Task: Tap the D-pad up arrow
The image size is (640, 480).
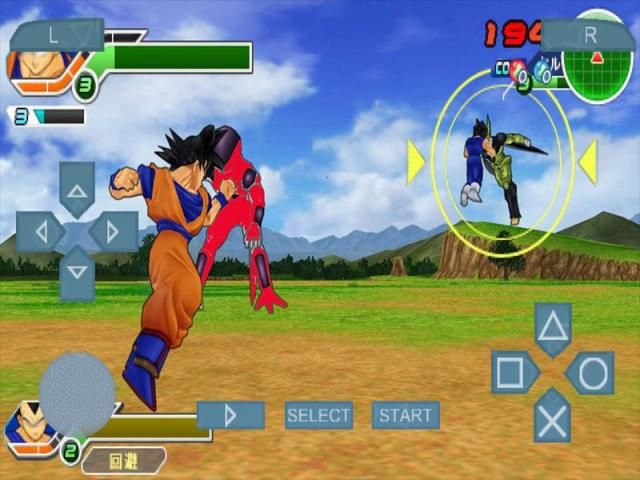Action: (77, 188)
